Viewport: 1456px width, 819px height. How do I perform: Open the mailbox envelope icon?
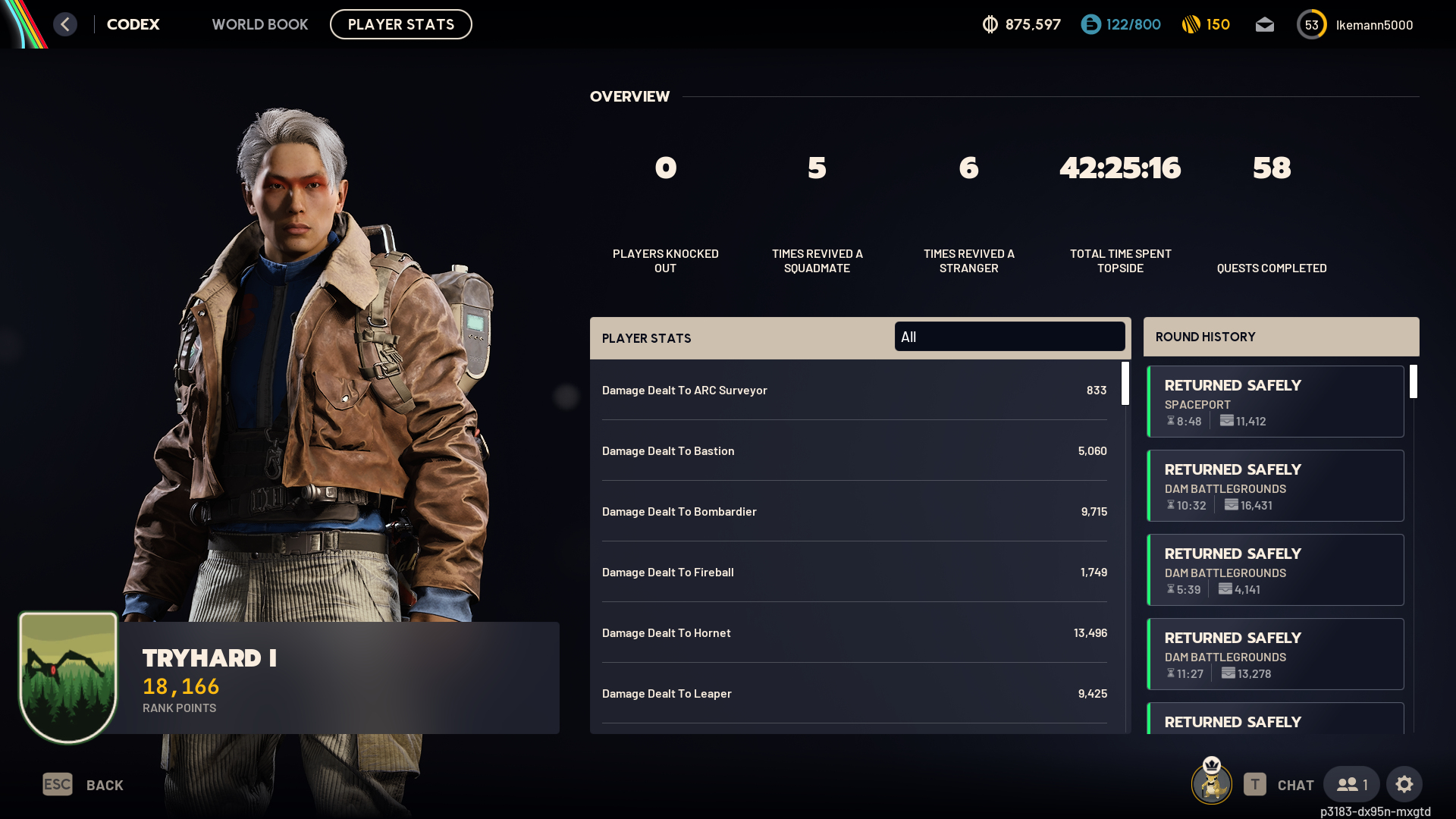[1264, 25]
